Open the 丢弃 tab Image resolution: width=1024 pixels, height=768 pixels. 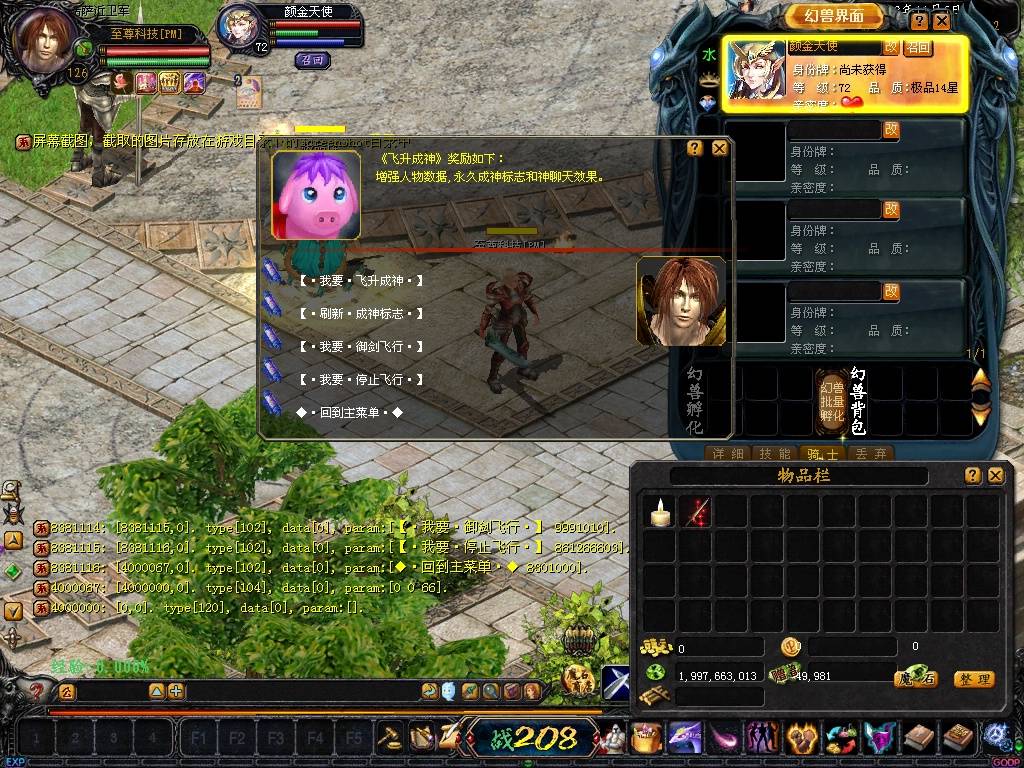[x=870, y=454]
